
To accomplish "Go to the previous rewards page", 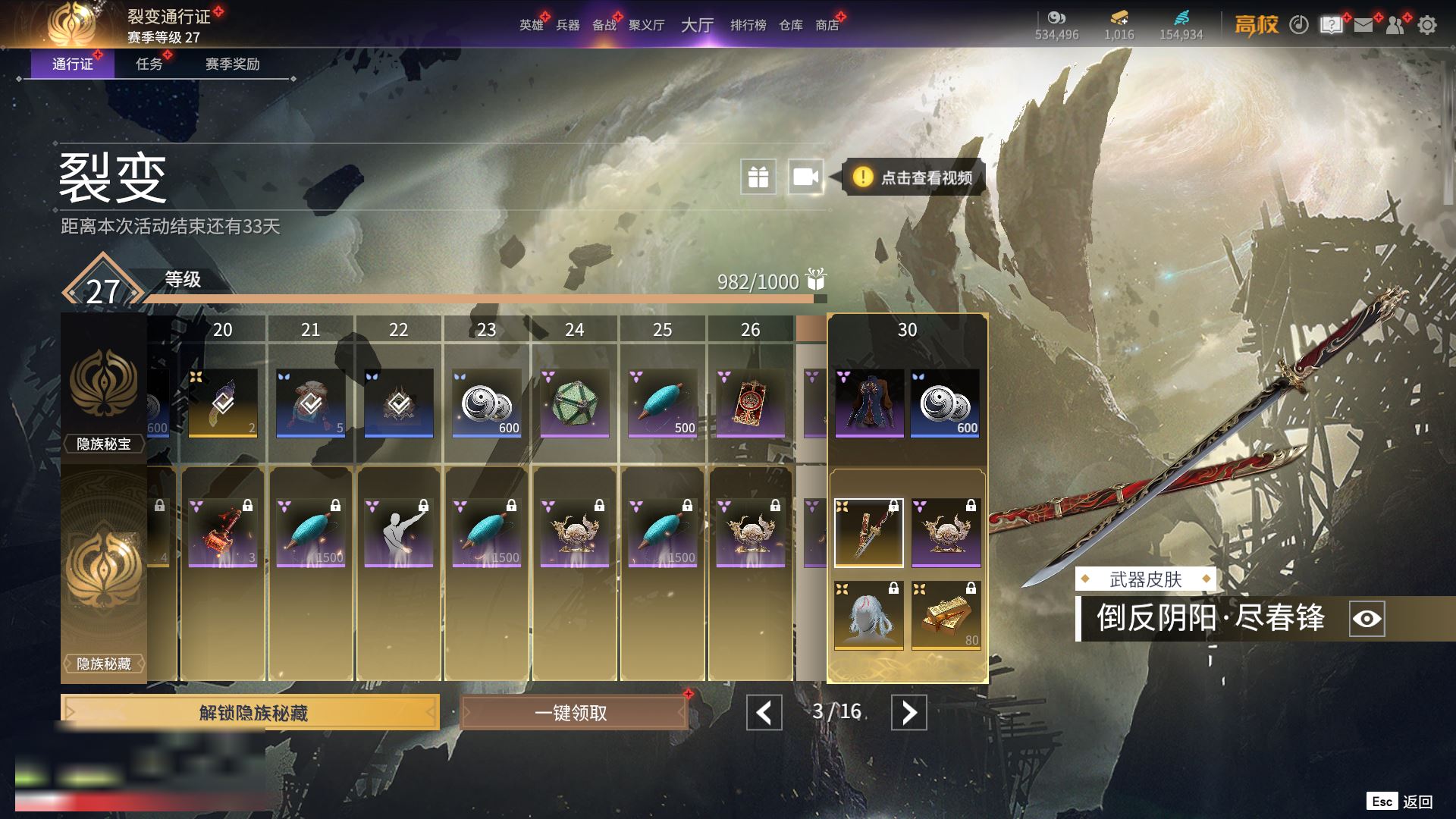I will 764,712.
